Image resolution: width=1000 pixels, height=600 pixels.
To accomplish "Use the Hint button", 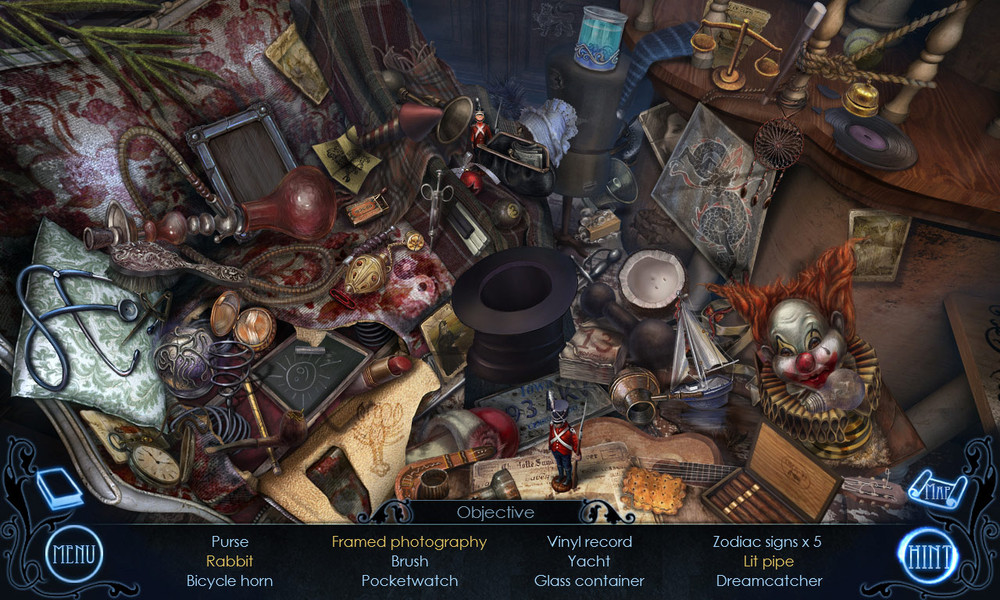I will tap(926, 555).
